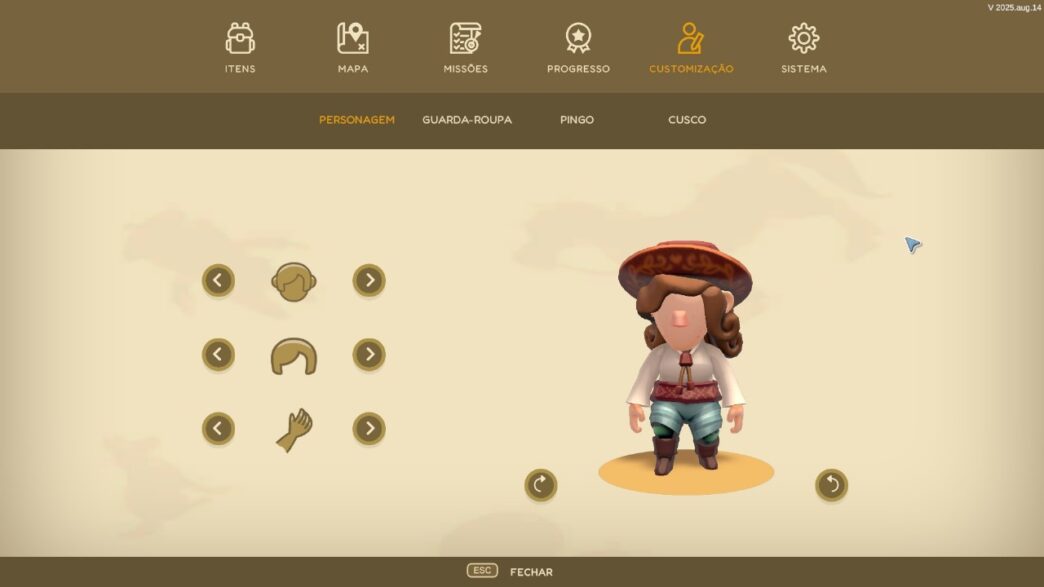
Task: Pick the next head option
Action: [x=369, y=280]
